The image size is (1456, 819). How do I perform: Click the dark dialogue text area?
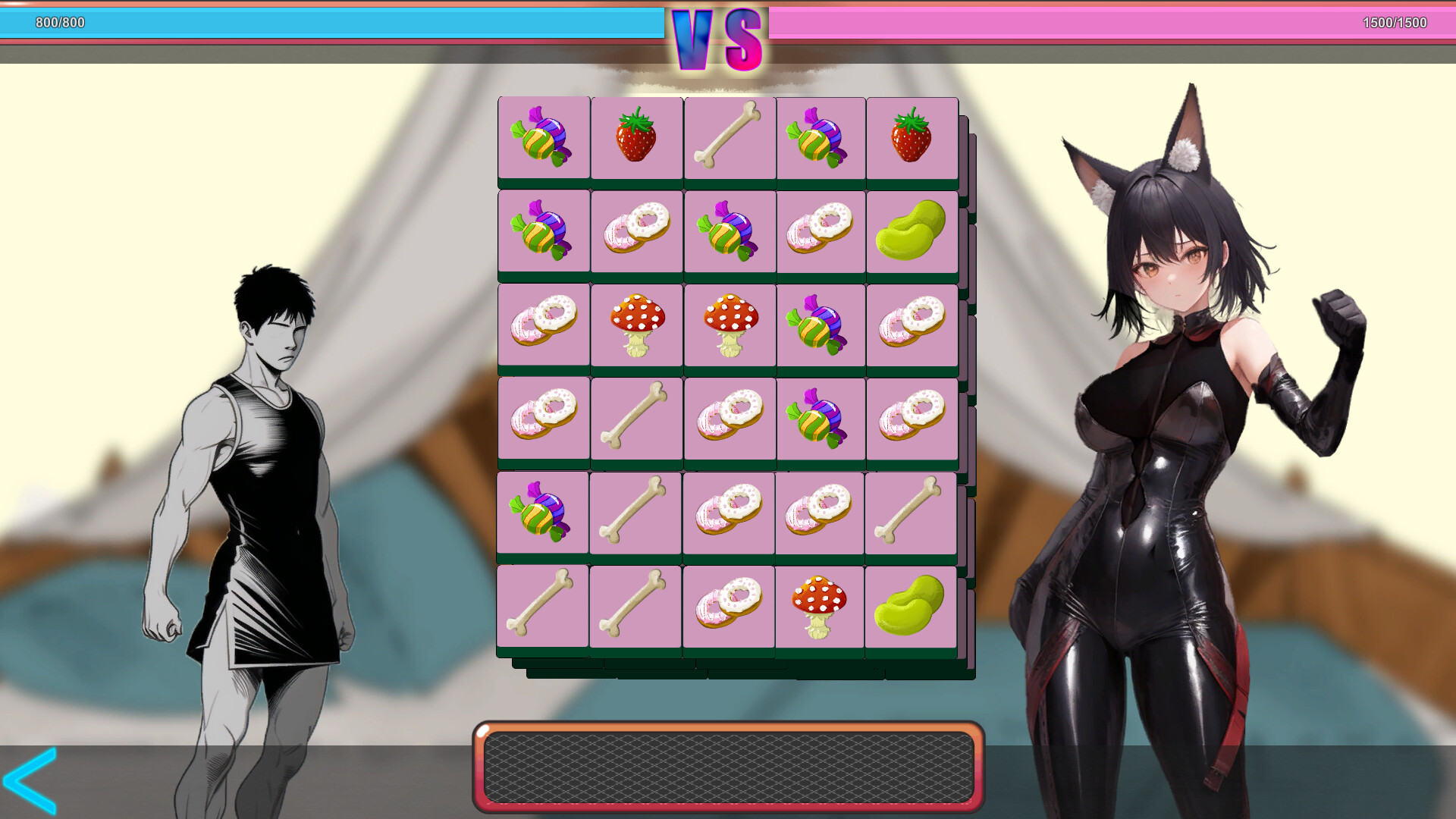[728, 766]
